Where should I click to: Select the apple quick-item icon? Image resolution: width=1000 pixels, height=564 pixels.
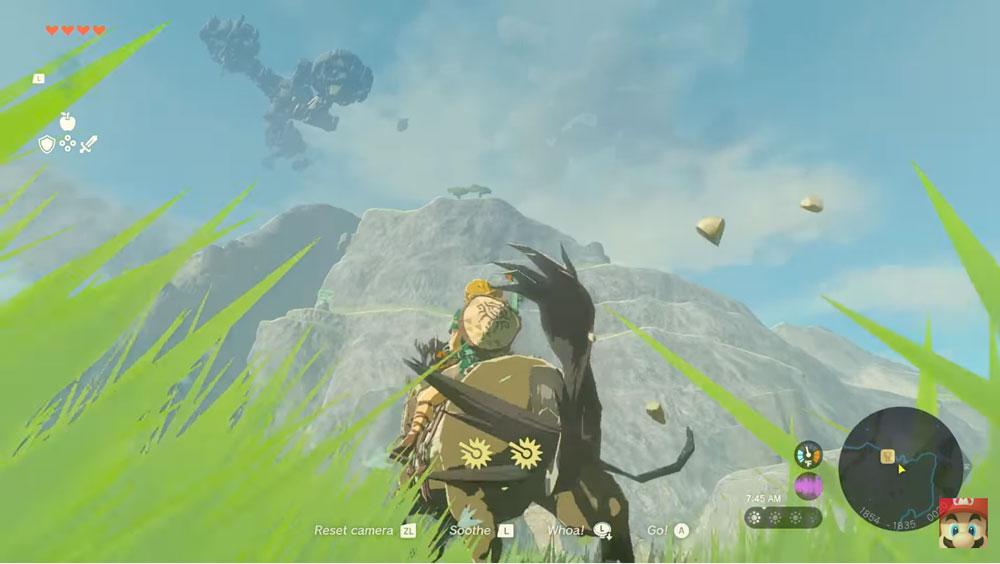pos(67,121)
